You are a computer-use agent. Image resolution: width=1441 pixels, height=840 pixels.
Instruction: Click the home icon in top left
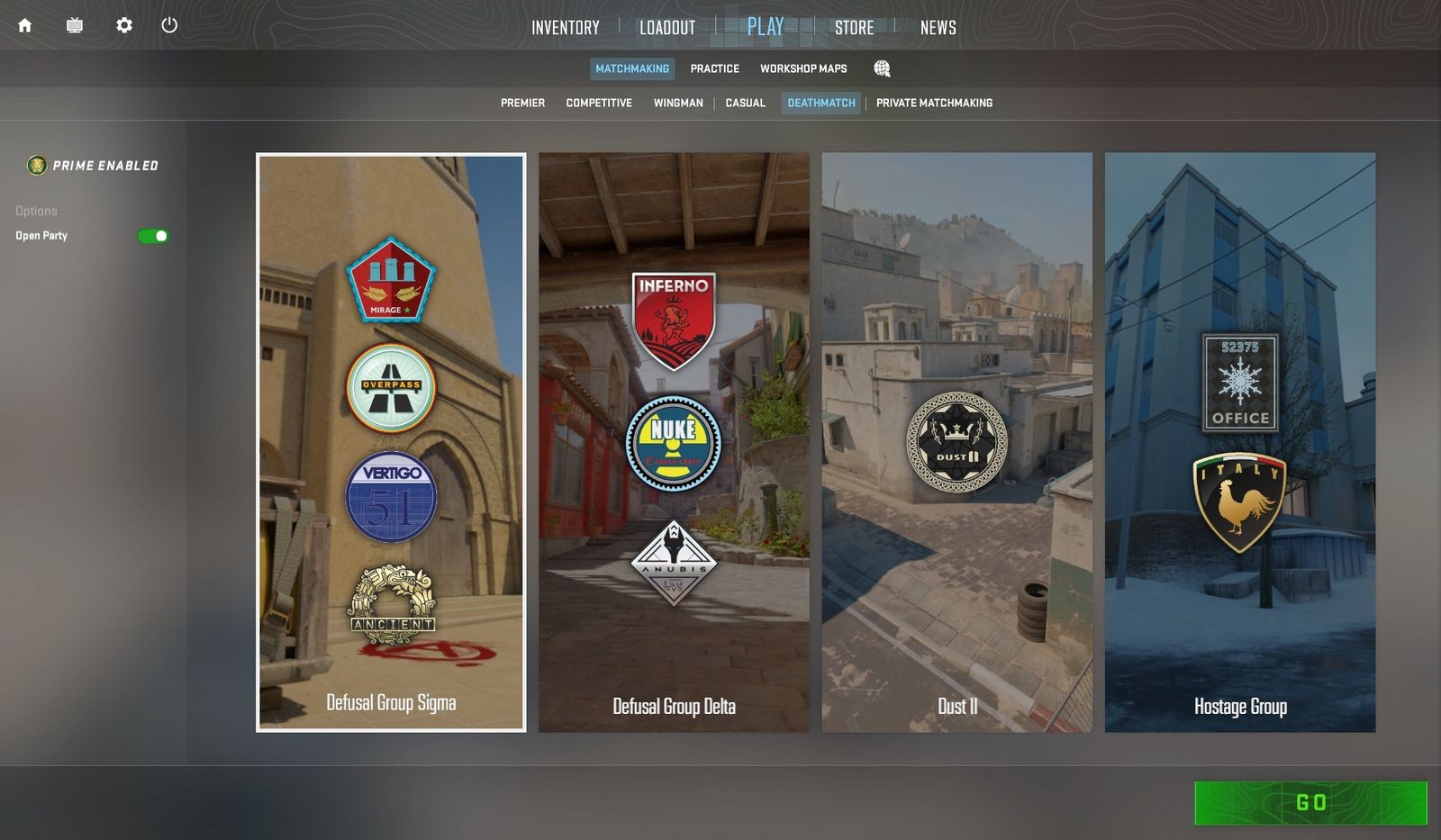point(24,26)
